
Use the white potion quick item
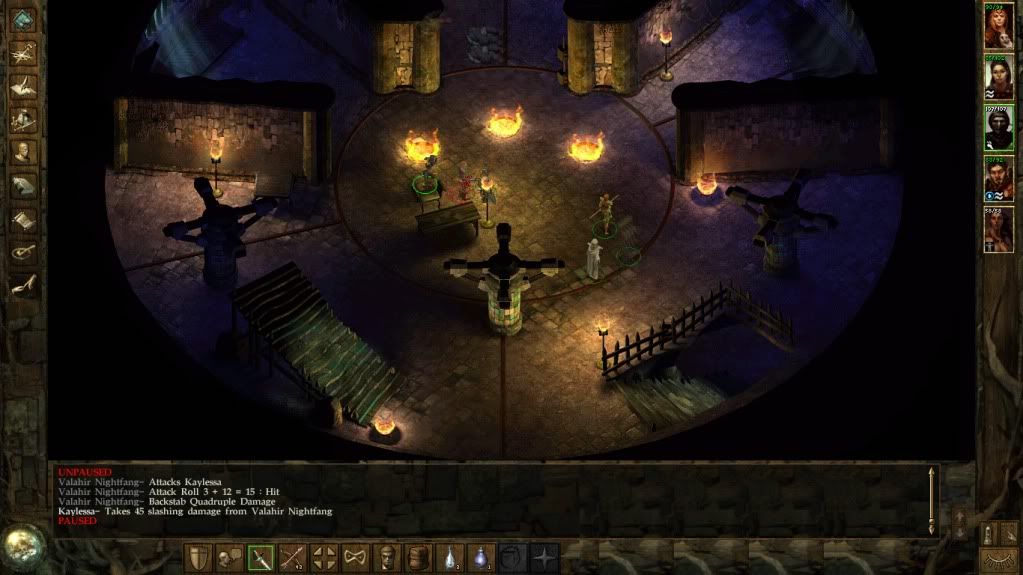[450, 557]
